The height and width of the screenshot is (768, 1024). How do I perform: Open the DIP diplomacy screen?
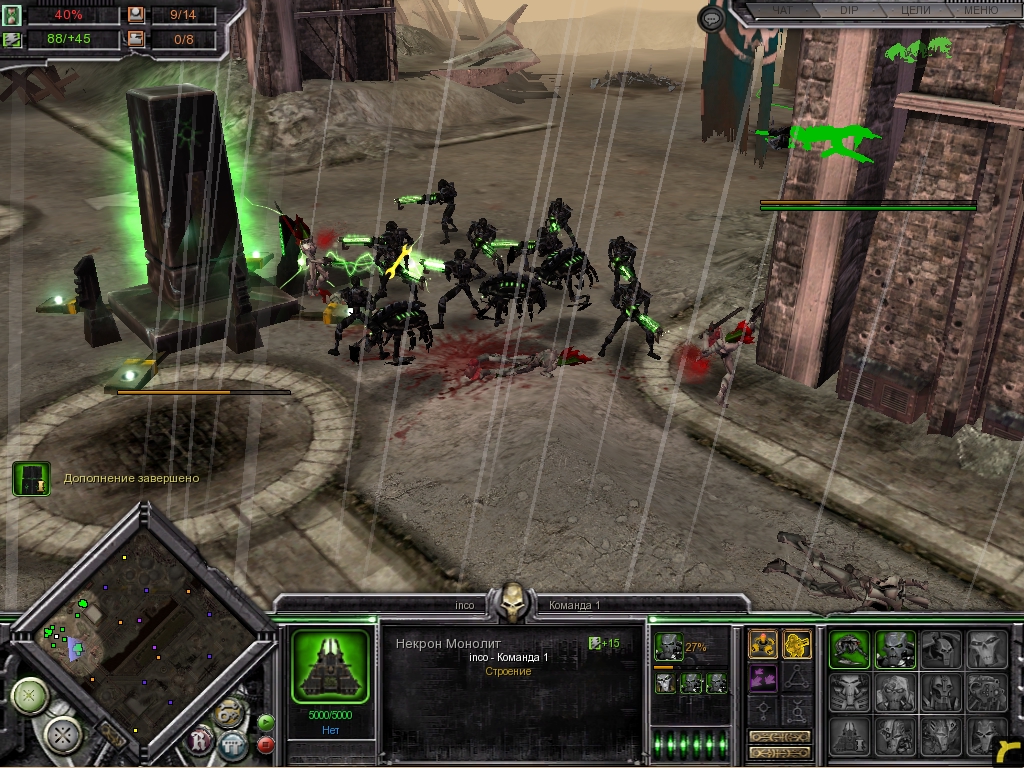(848, 10)
